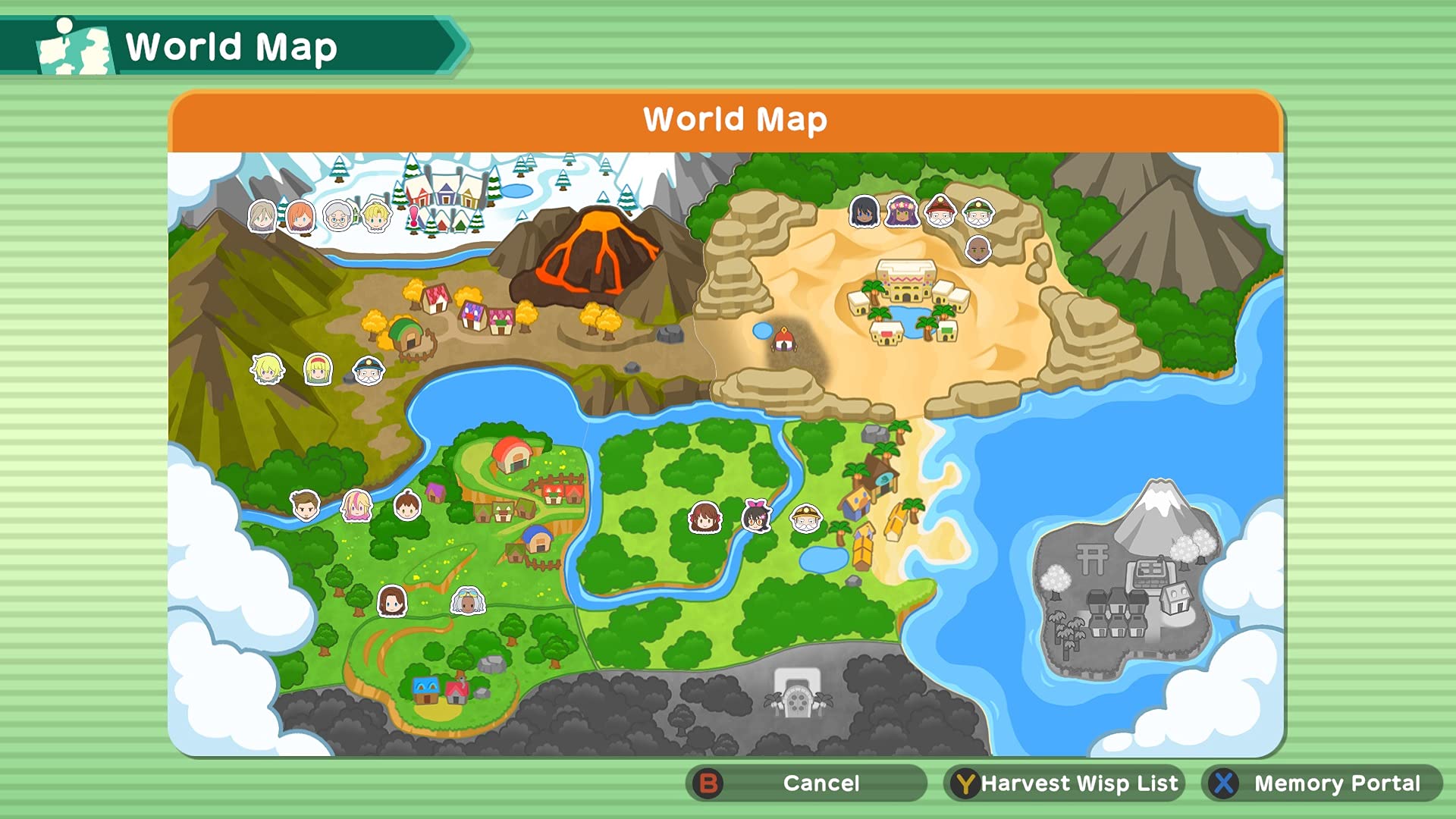Click the red exclamation event marker in snowy village
The width and height of the screenshot is (1456, 819).
pos(415,218)
